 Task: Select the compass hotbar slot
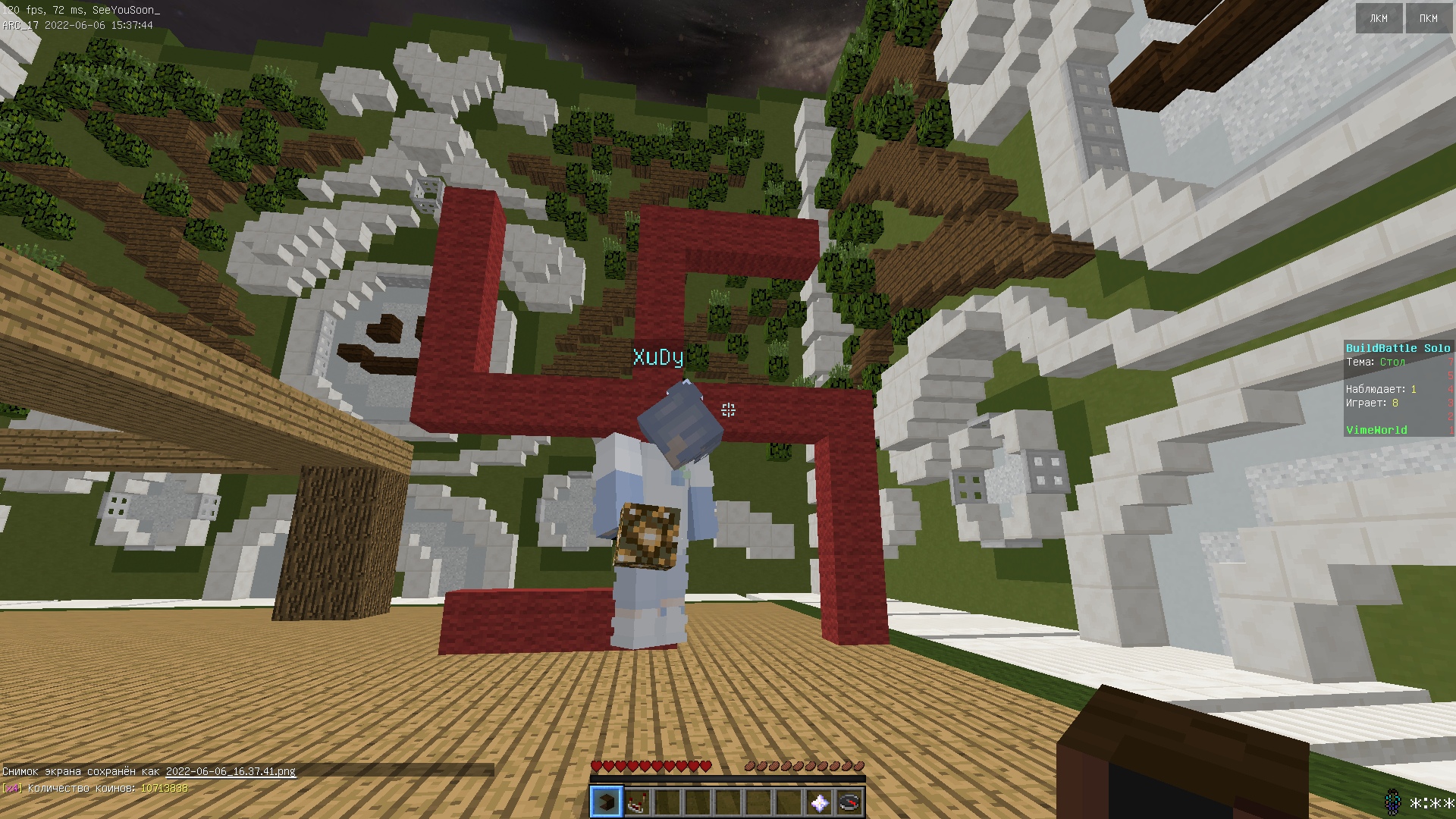coord(849,802)
